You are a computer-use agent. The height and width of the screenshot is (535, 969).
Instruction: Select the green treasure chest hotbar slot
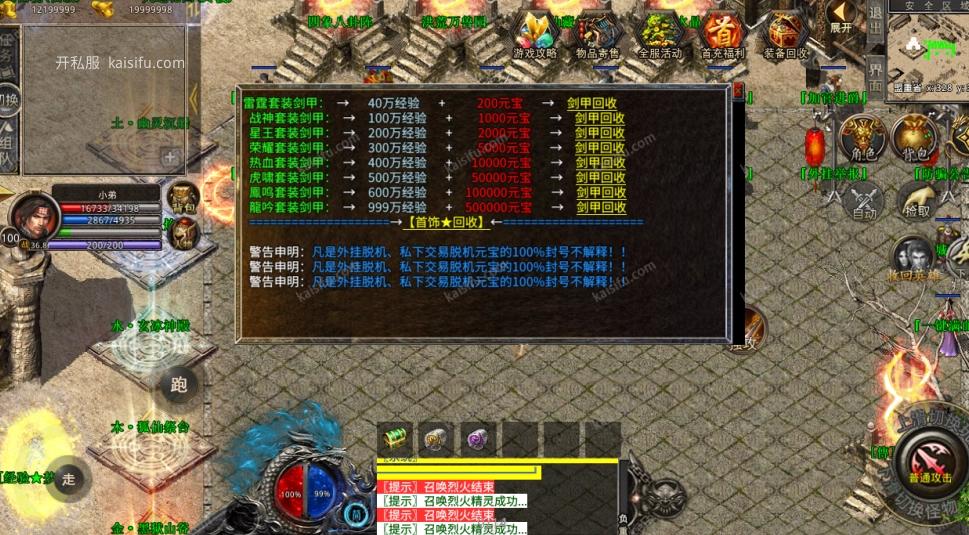coord(395,438)
